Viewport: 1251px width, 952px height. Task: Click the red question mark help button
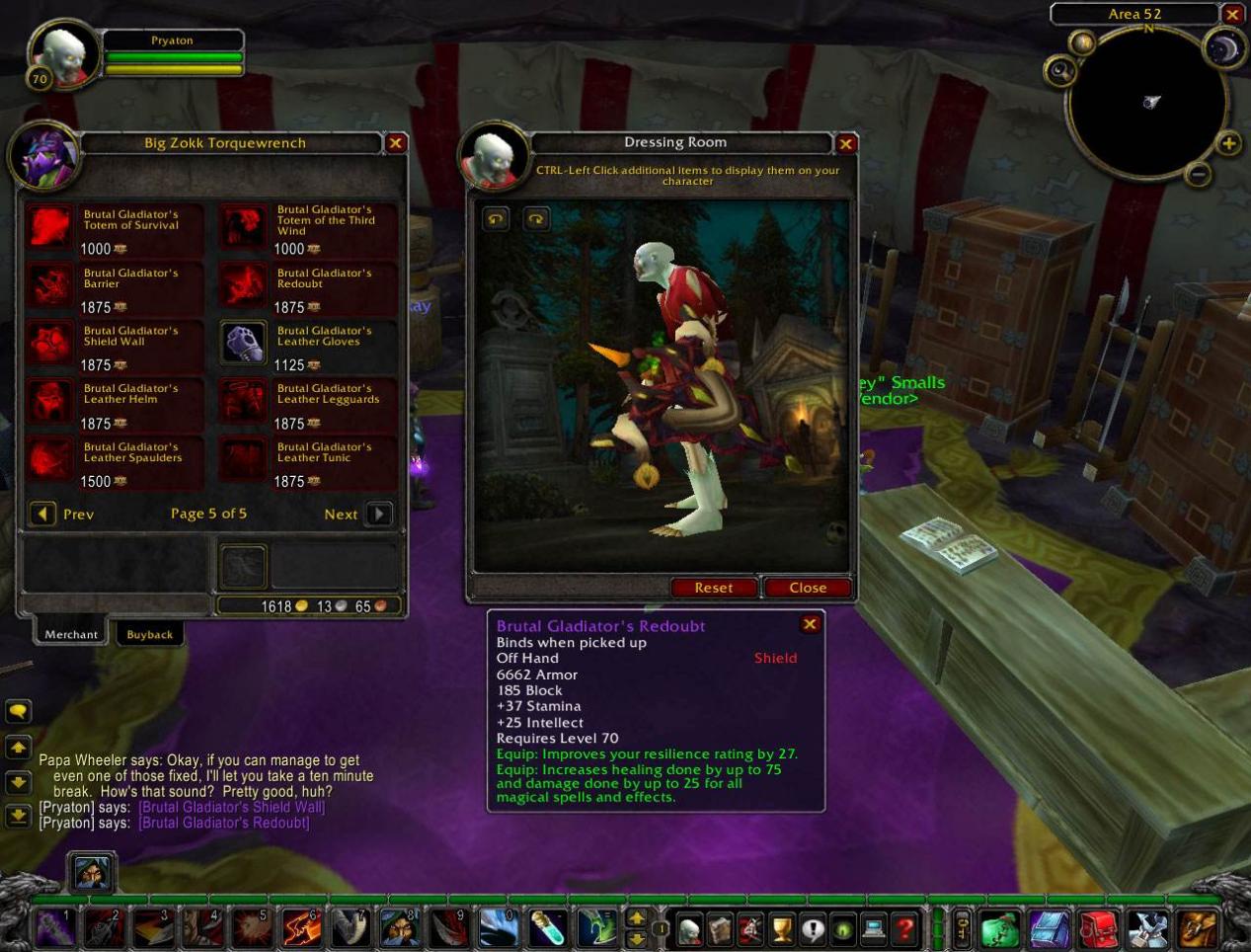point(904,928)
